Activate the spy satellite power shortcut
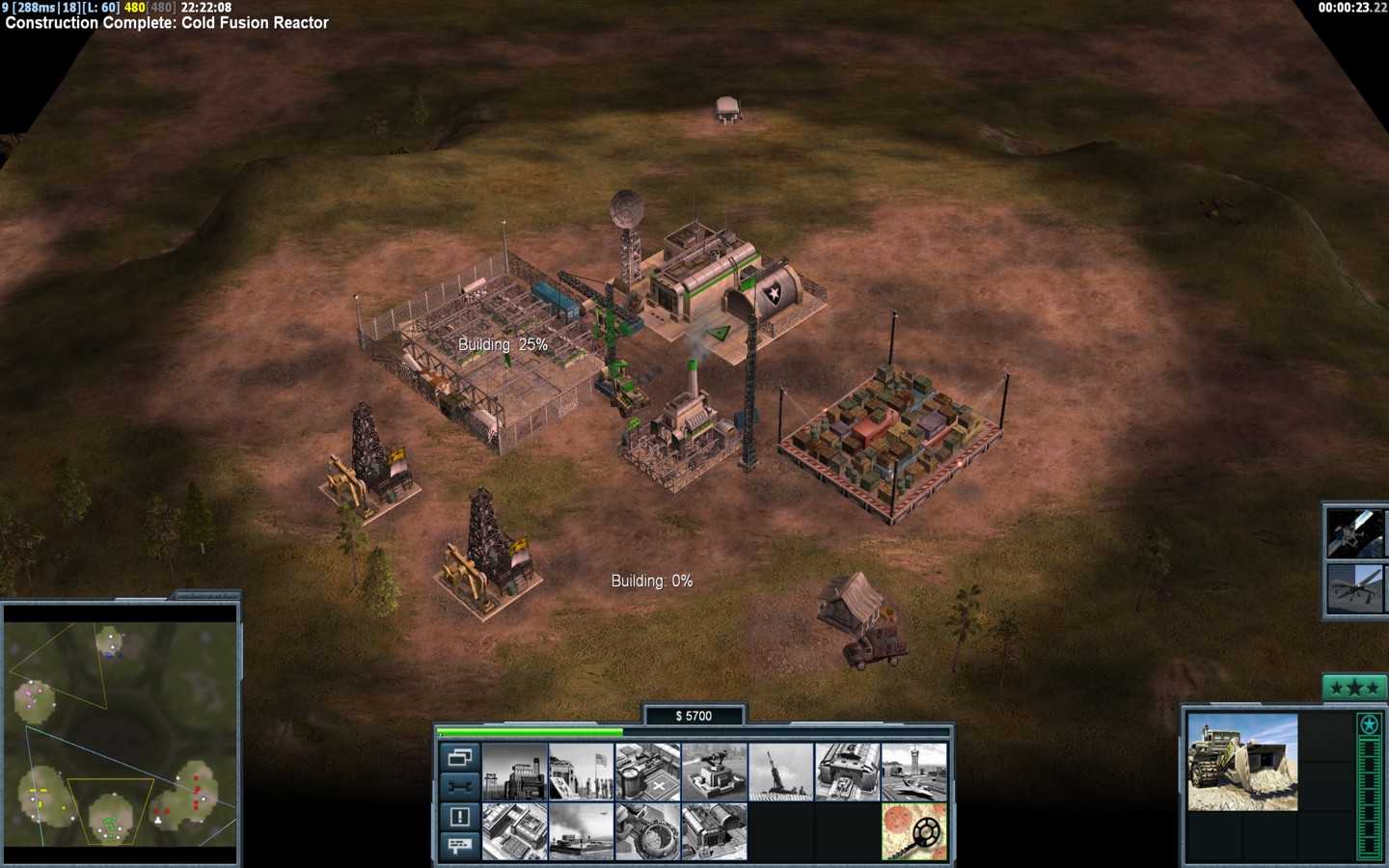This screenshot has height=868, width=1389. coord(1352,530)
